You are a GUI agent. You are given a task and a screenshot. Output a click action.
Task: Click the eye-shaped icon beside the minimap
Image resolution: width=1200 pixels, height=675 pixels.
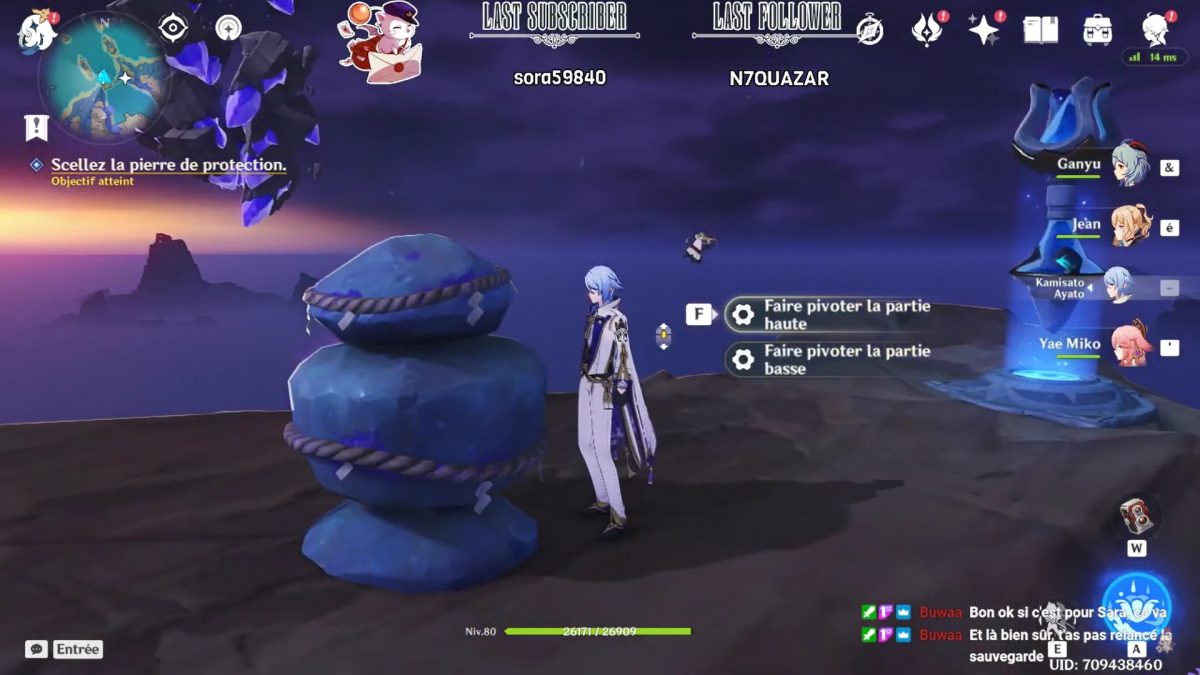(174, 28)
